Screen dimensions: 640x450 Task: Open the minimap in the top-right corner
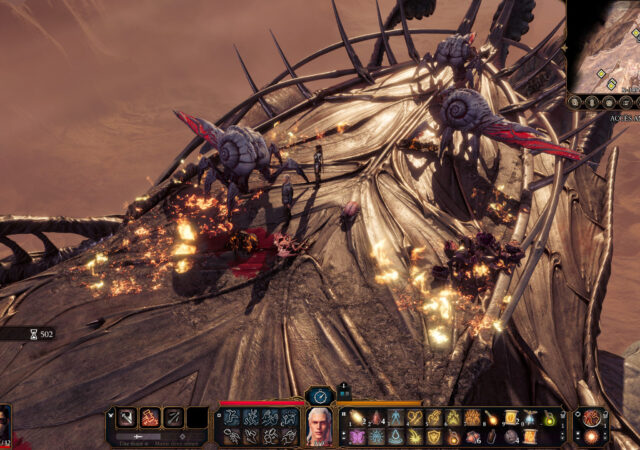click(x=604, y=45)
